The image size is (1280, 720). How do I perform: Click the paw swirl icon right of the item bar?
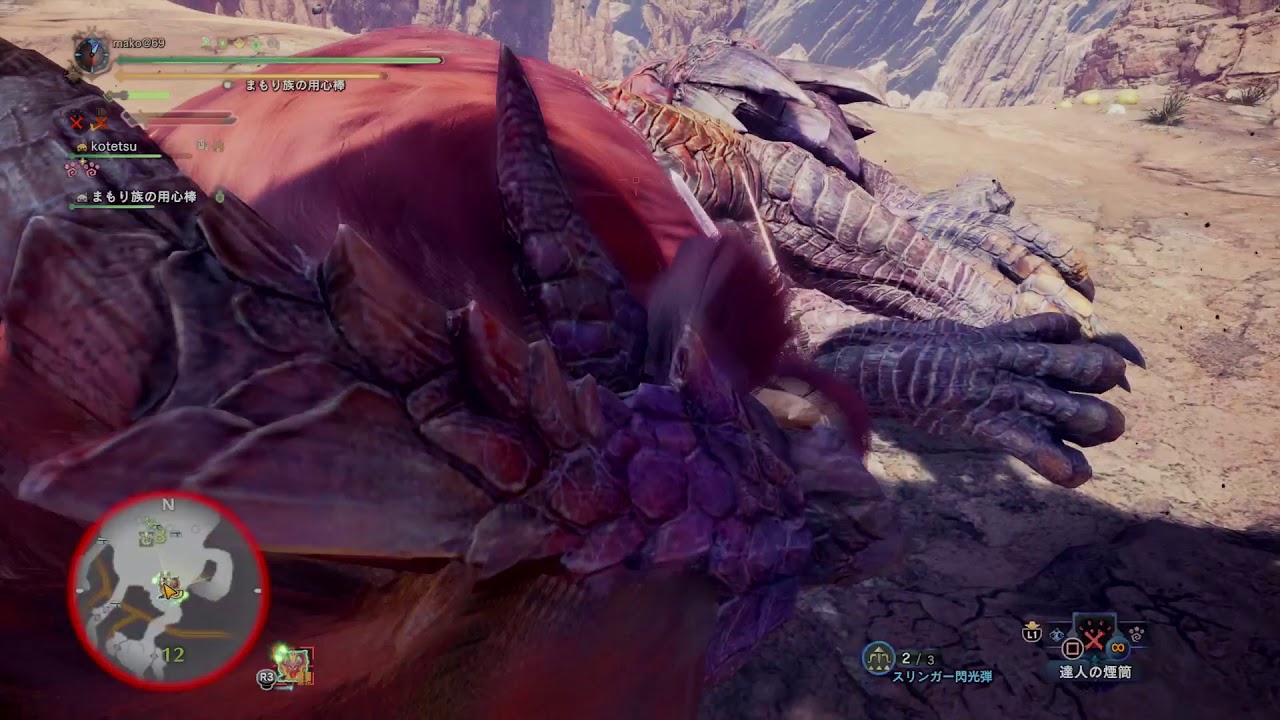point(1137,633)
